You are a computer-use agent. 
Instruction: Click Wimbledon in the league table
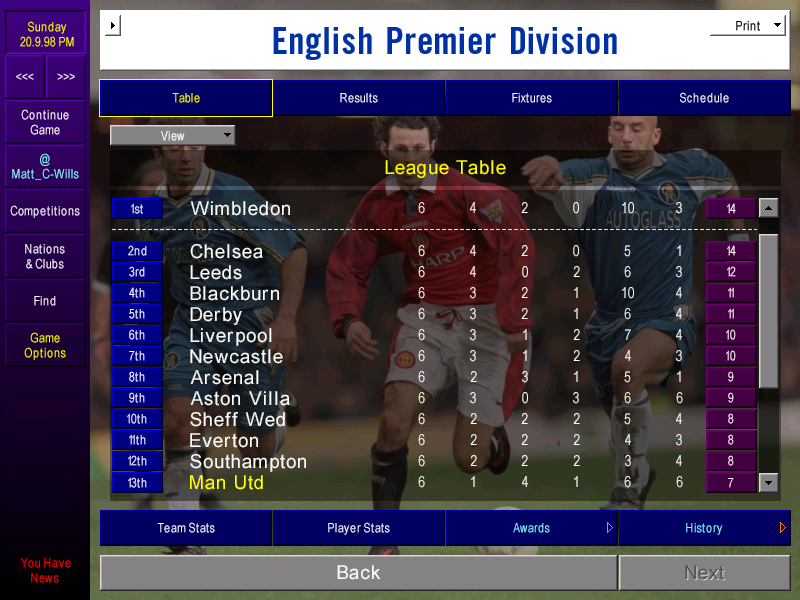(240, 209)
